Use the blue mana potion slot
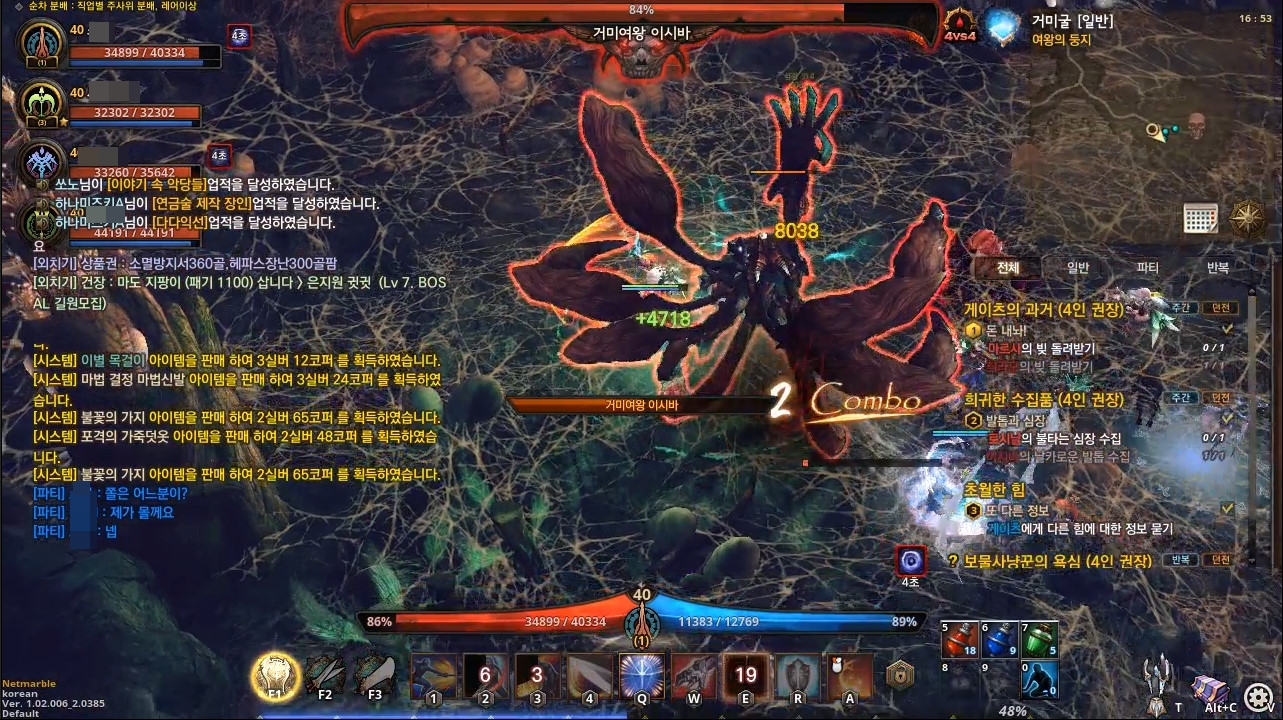The width and height of the screenshot is (1283, 720). point(999,640)
